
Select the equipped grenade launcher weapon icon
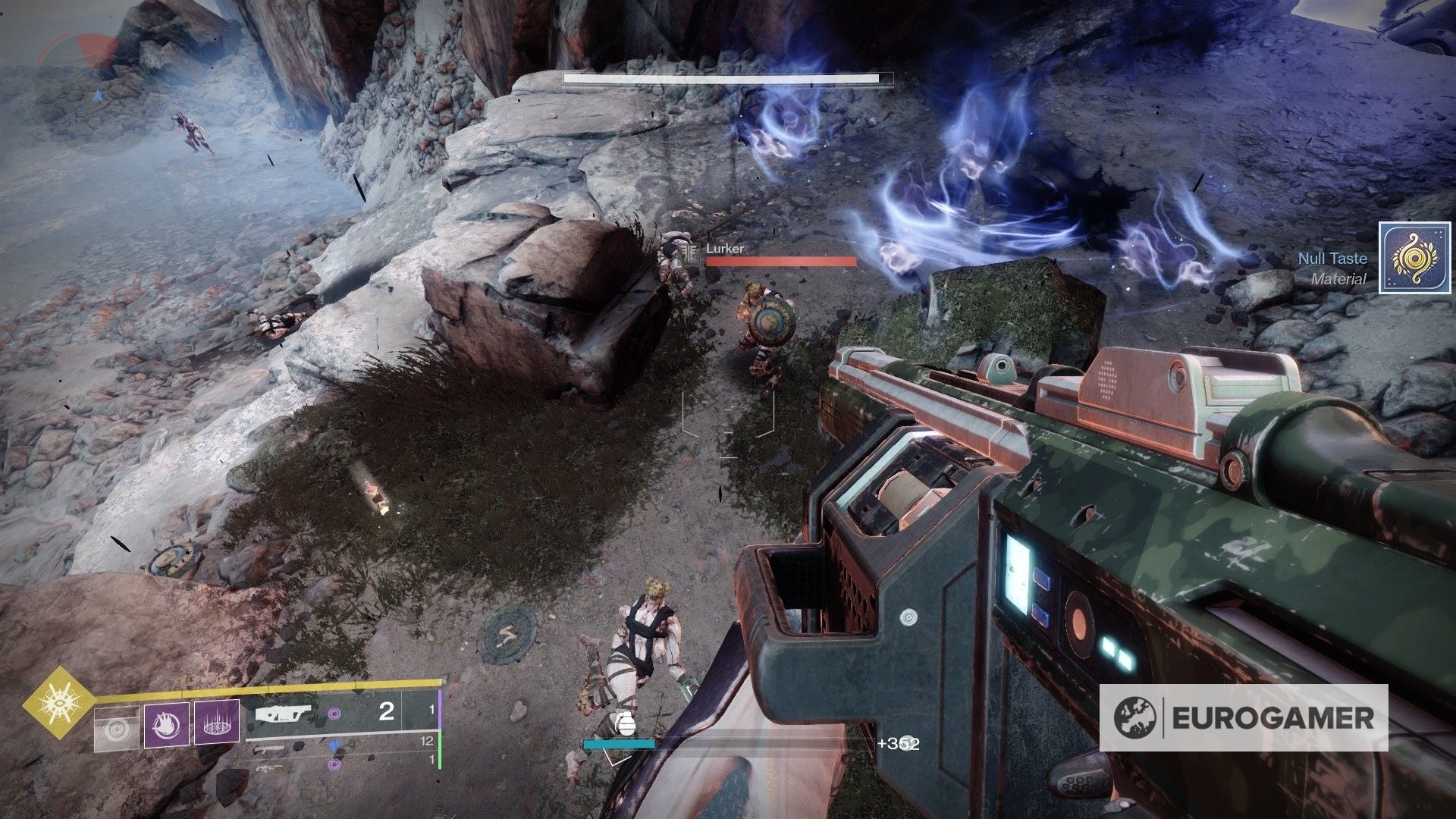(x=282, y=714)
